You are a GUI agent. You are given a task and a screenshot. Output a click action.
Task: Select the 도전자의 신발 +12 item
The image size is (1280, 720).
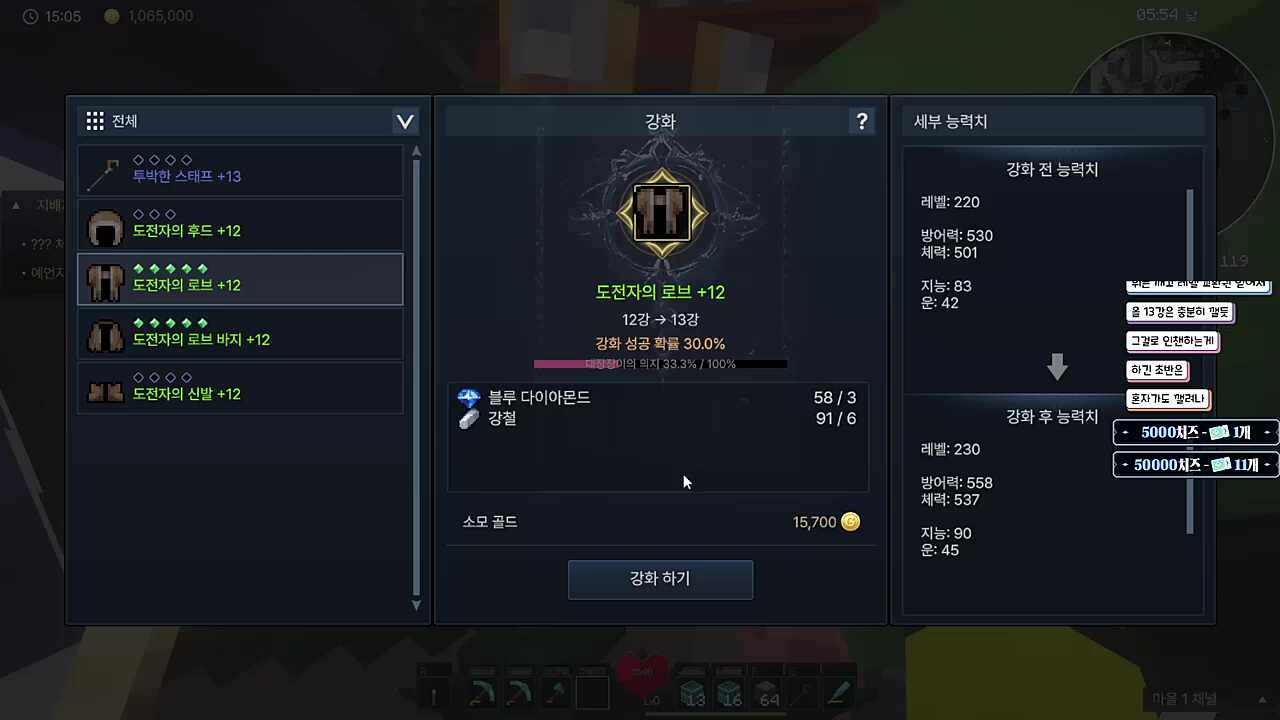240,388
